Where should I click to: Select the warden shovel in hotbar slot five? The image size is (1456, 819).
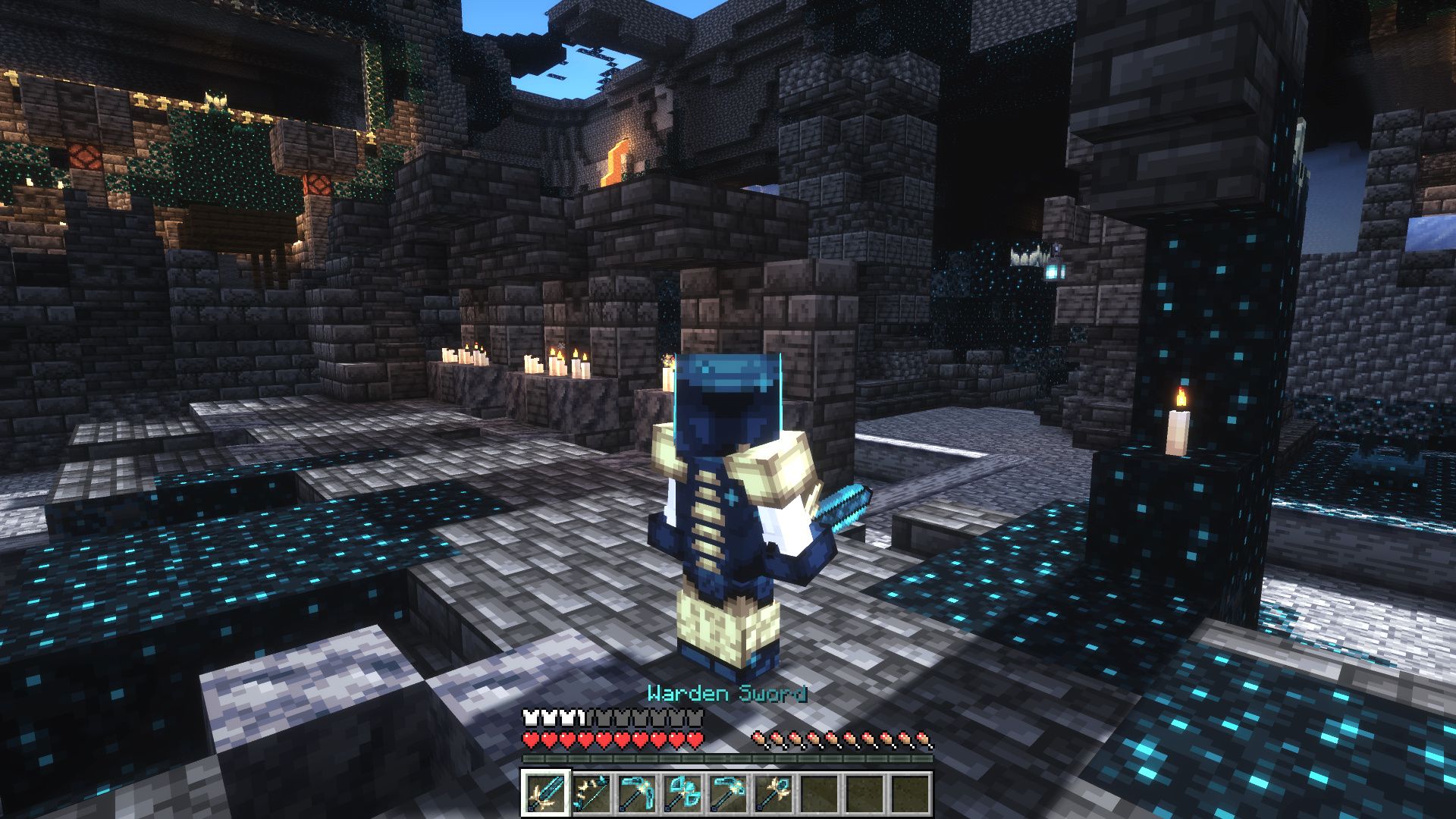(x=726, y=794)
